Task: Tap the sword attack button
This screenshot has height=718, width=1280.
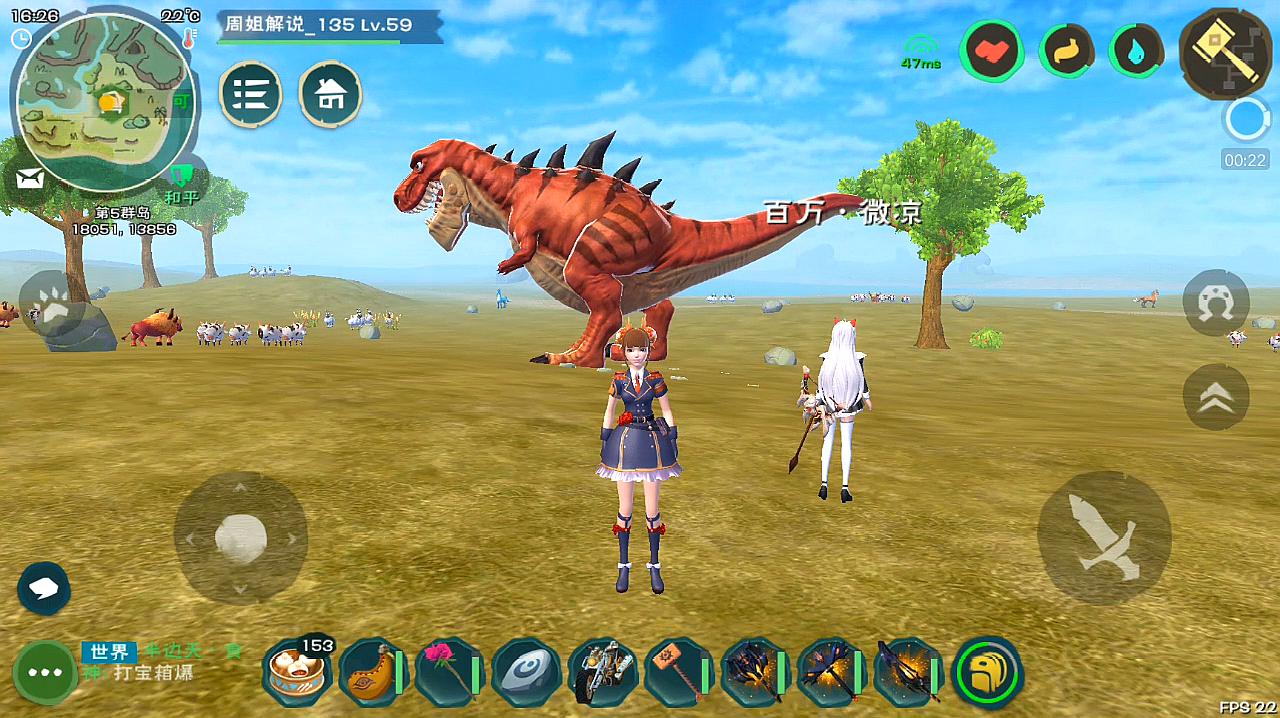Action: [x=1104, y=537]
